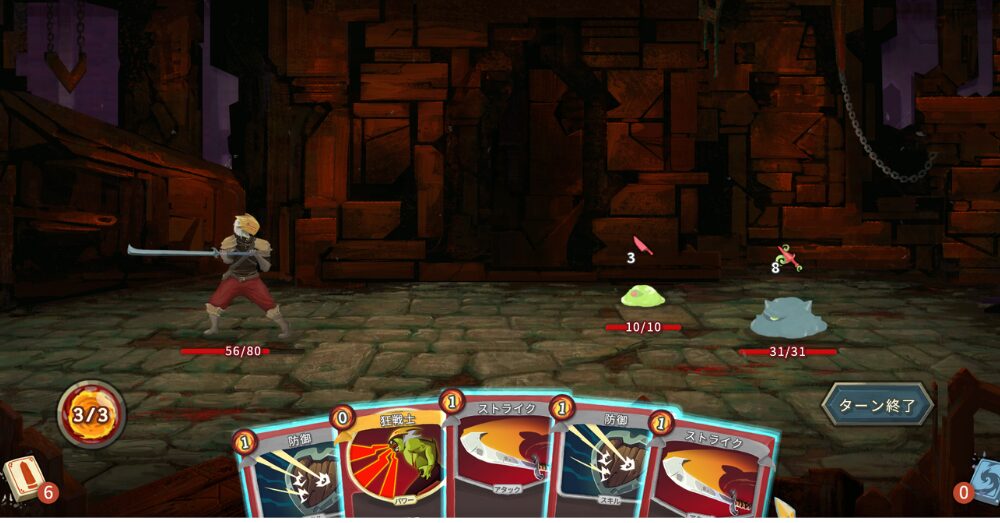End the turn with ターン終了
This screenshot has height=523, width=1000.
click(877, 405)
